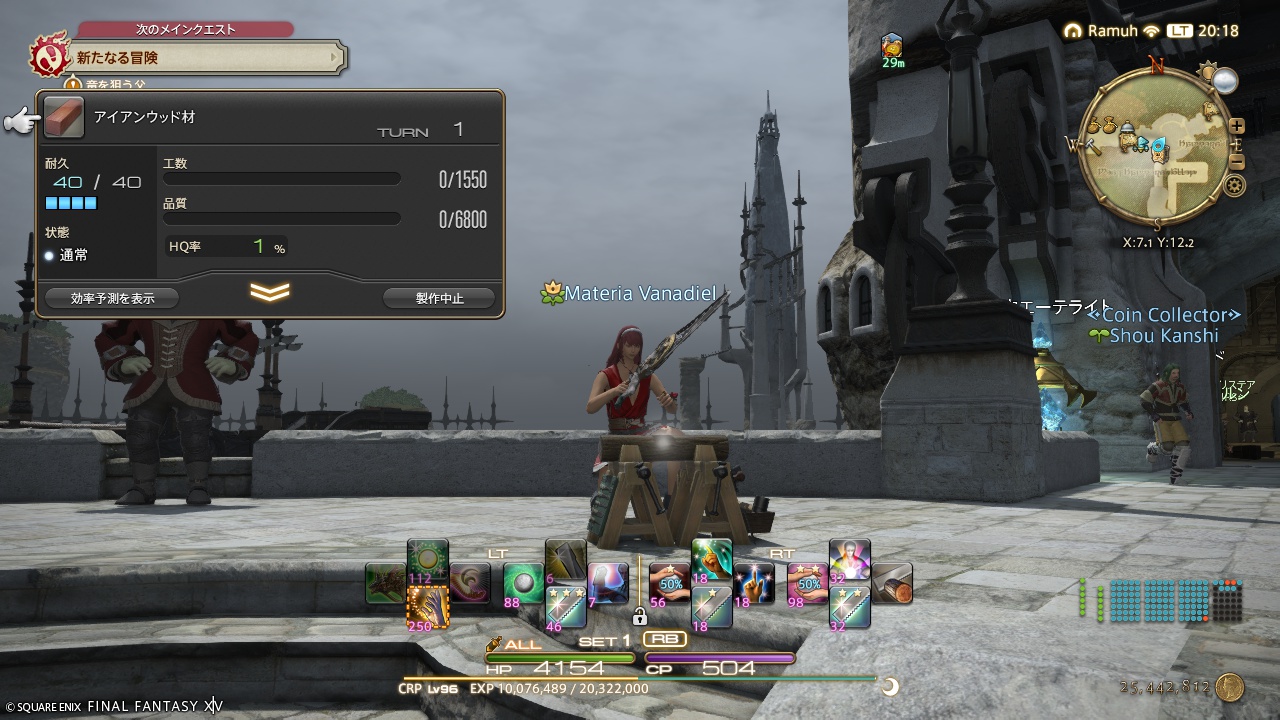Toggle the hotbar padlock lock
Viewport: 1280px width, 720px height.
click(640, 618)
